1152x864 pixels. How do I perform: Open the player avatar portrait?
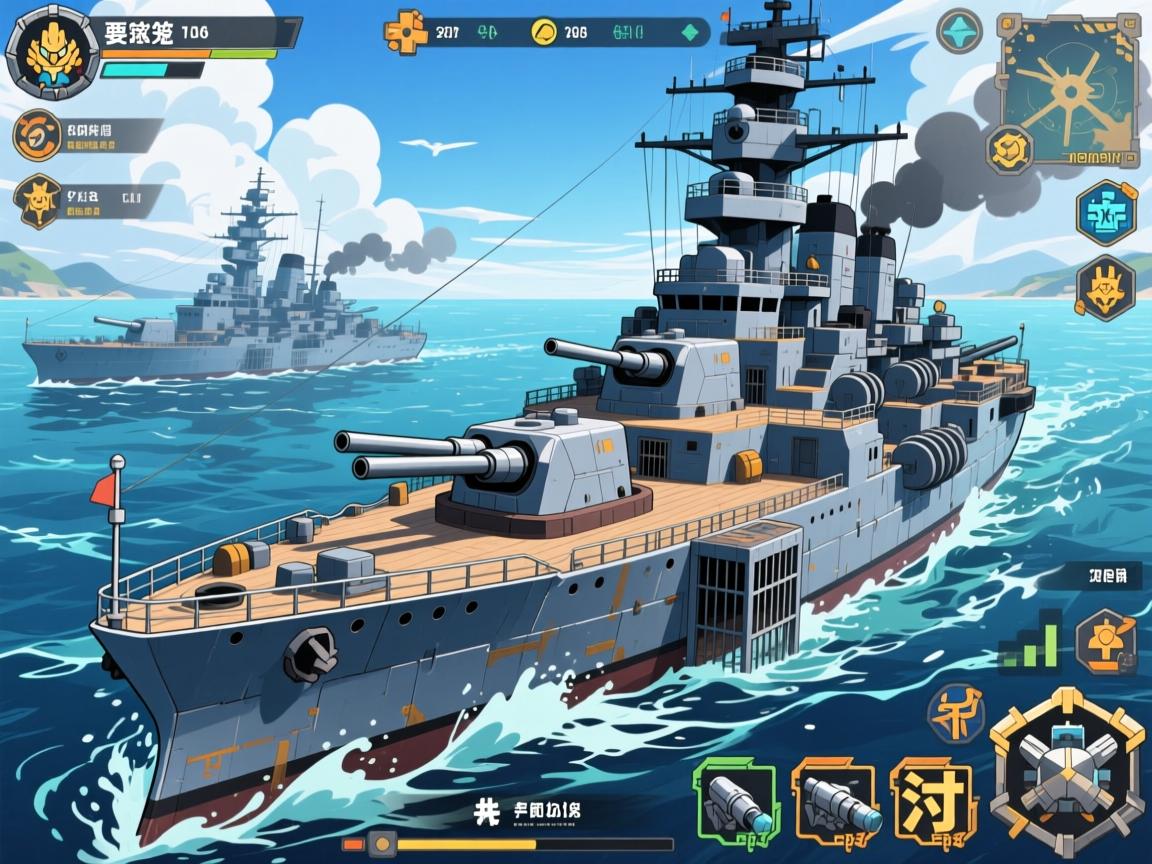click(52, 48)
